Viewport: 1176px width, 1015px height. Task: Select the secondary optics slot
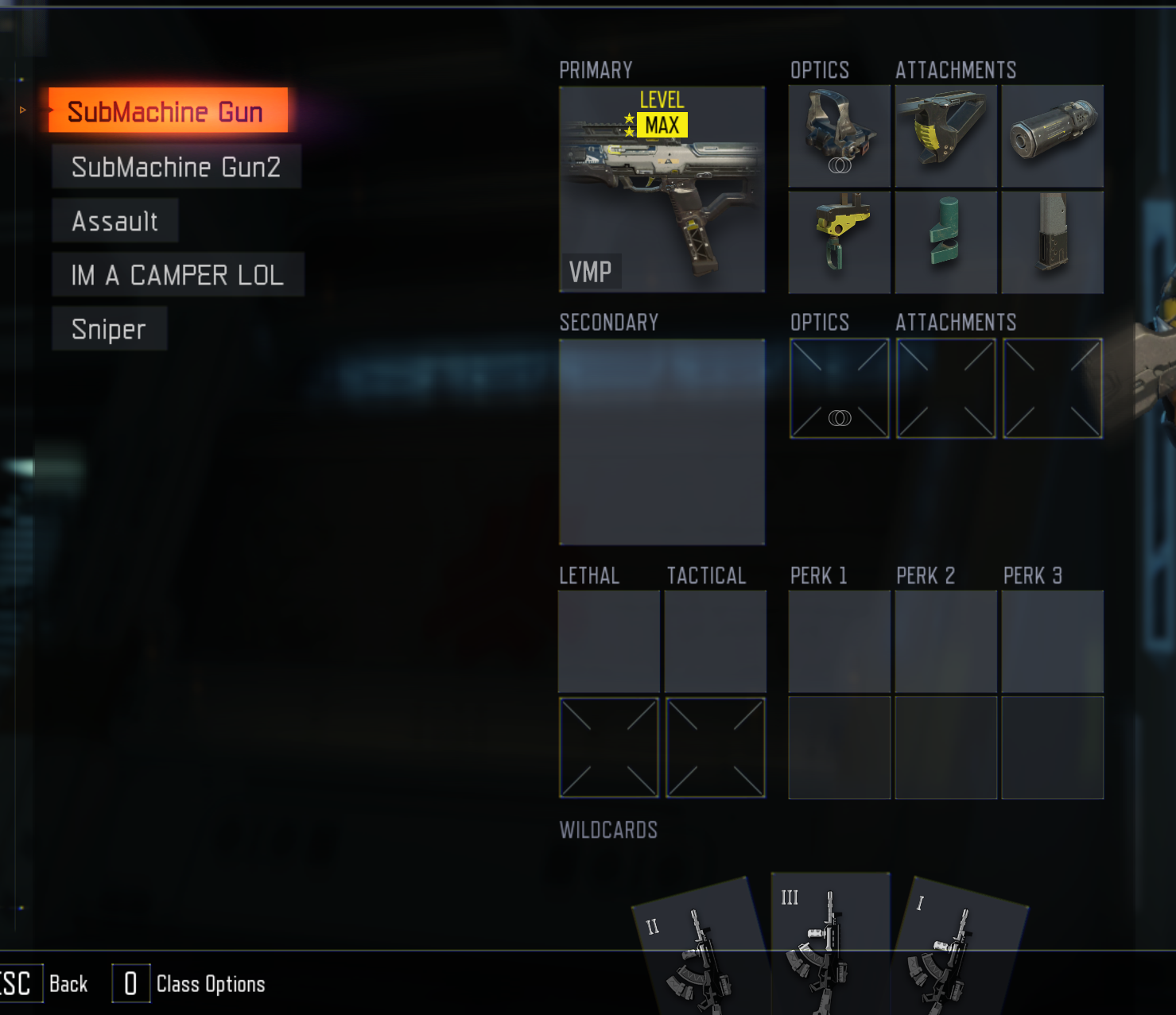tap(839, 389)
